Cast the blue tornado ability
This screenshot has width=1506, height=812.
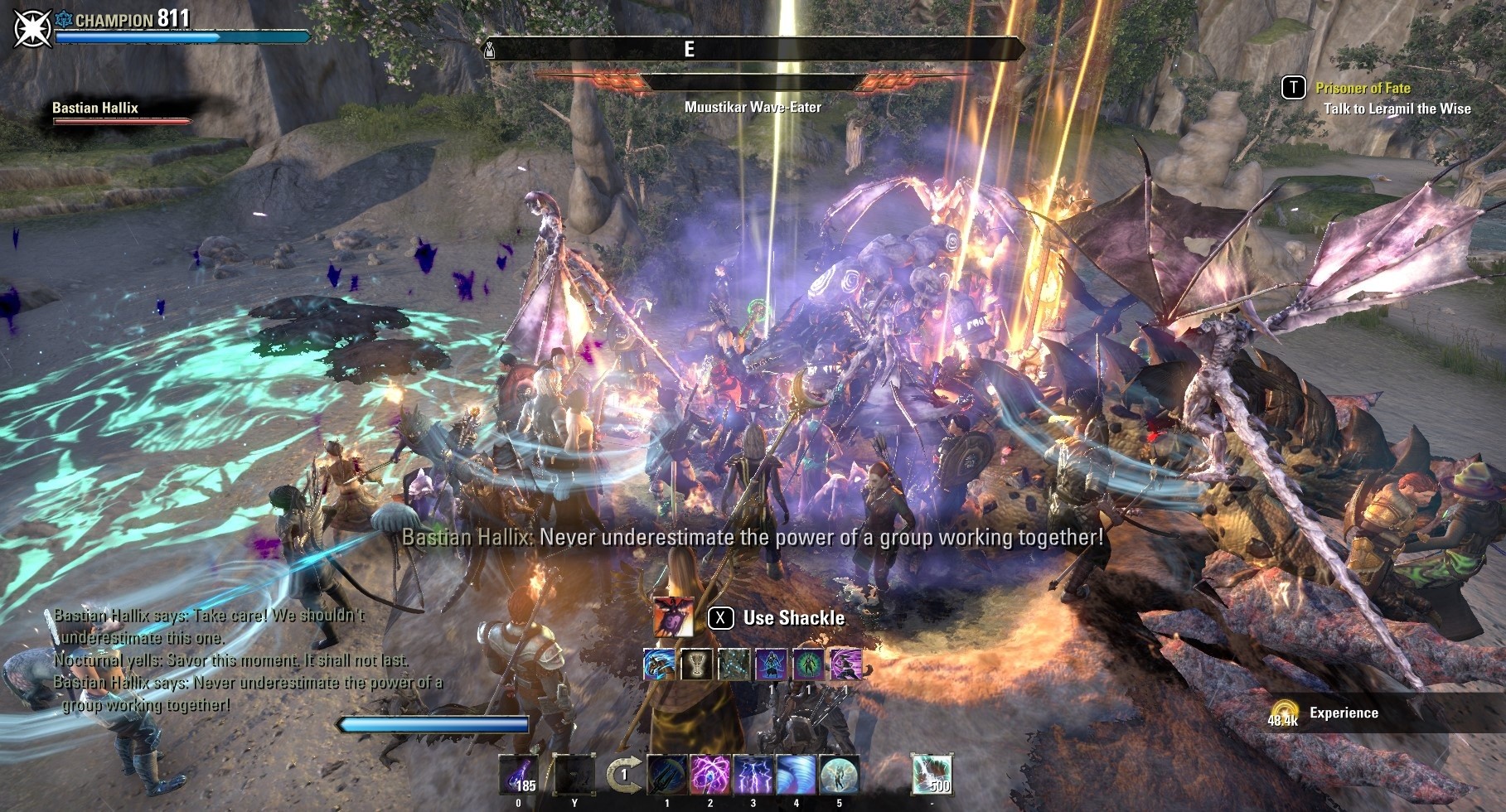(797, 775)
